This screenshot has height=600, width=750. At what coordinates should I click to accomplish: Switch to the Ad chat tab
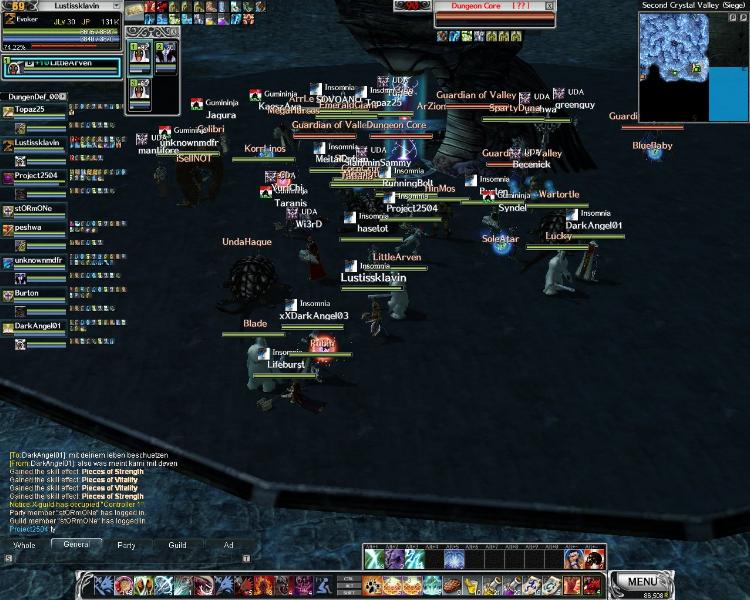(228, 545)
